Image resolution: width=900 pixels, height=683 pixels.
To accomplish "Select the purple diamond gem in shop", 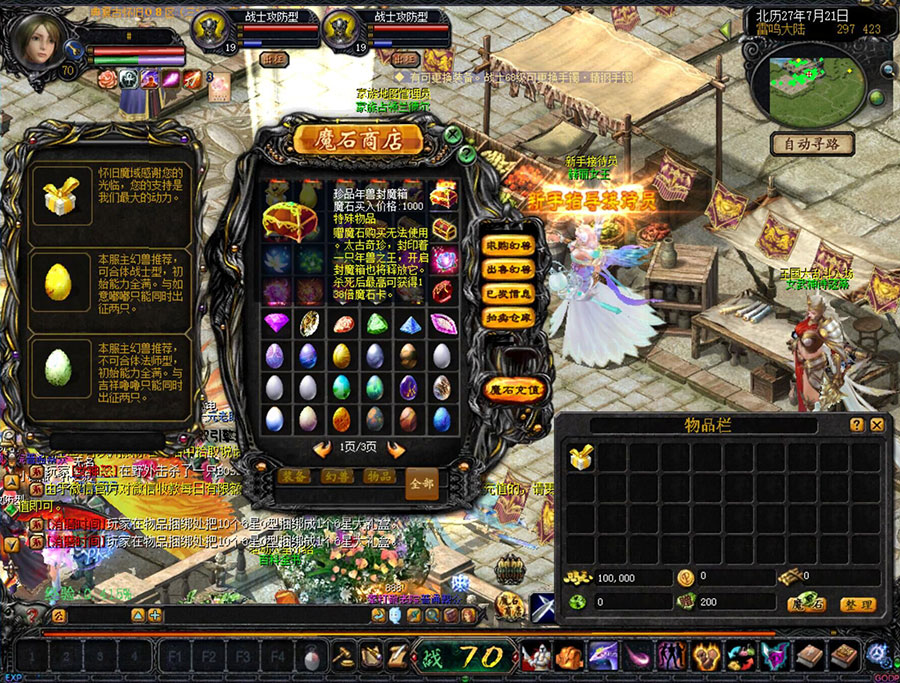I will [x=276, y=324].
